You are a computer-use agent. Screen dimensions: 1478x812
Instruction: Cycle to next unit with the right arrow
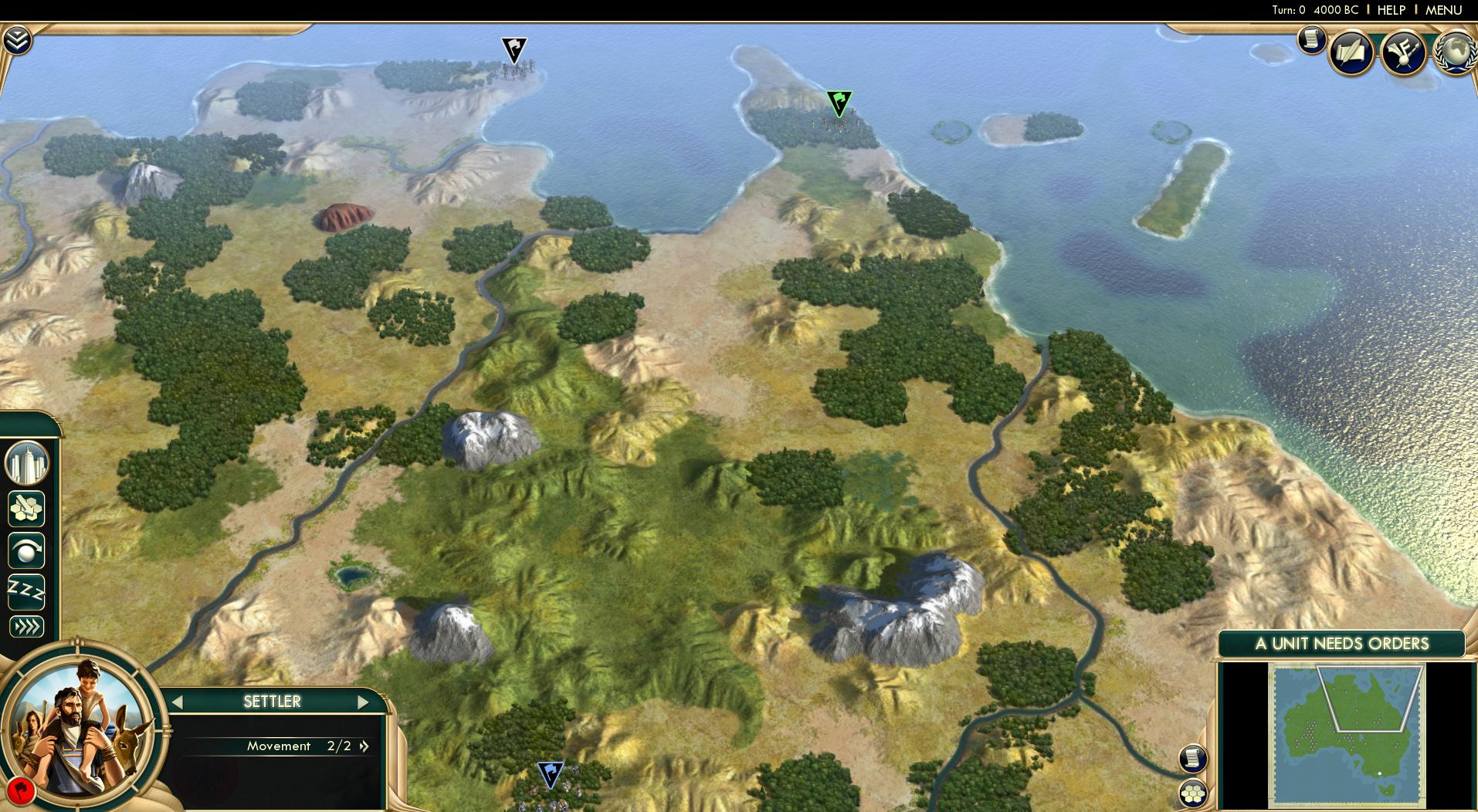tap(364, 702)
